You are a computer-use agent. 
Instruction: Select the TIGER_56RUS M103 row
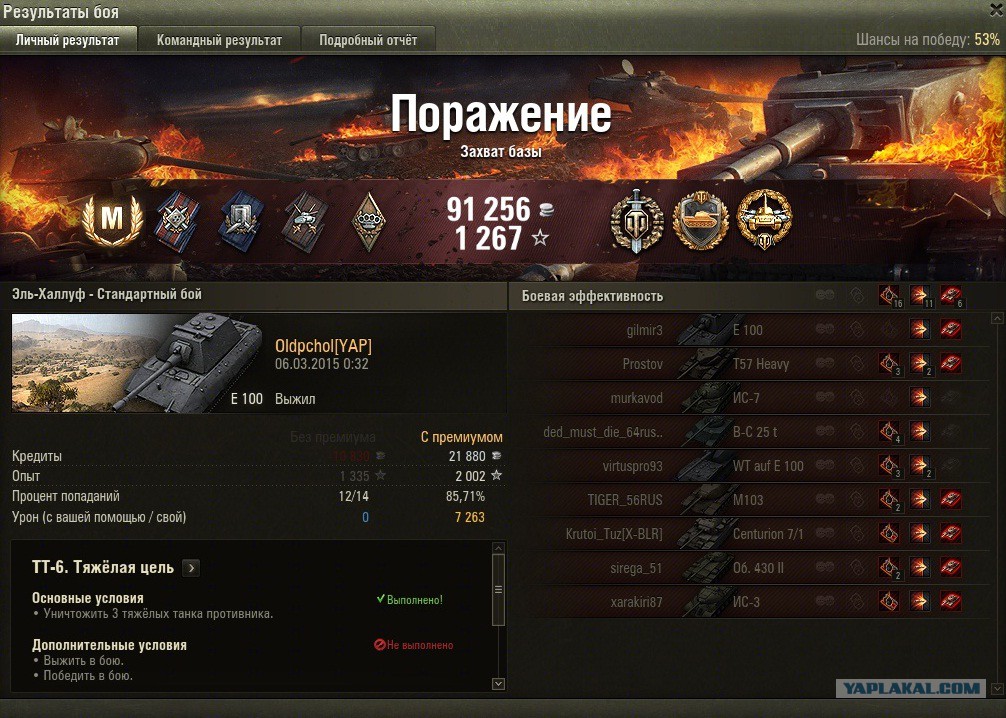[740, 500]
